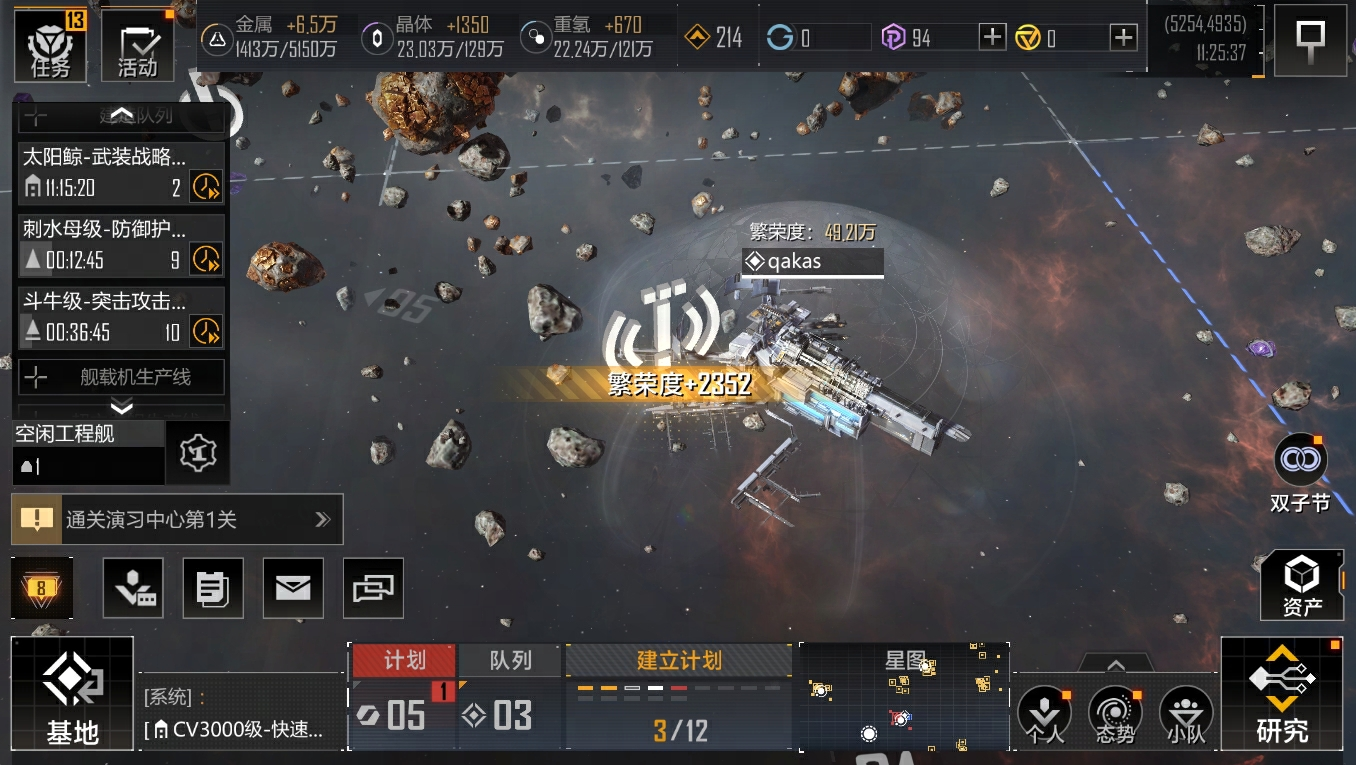The width and height of the screenshot is (1356, 765).
Task: Collapse the build queue with the up arrow
Action: (x=121, y=115)
